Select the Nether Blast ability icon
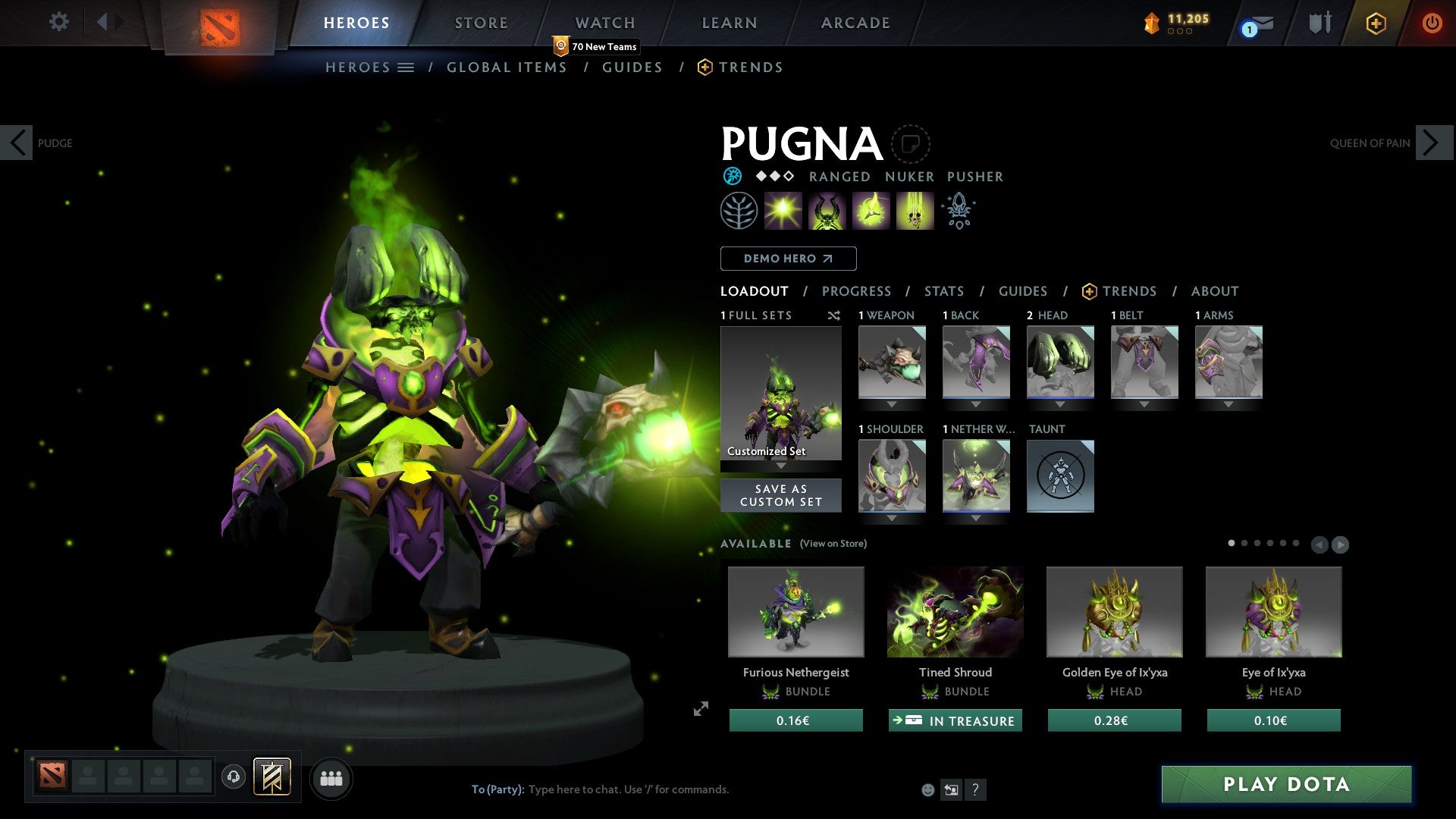 point(782,210)
